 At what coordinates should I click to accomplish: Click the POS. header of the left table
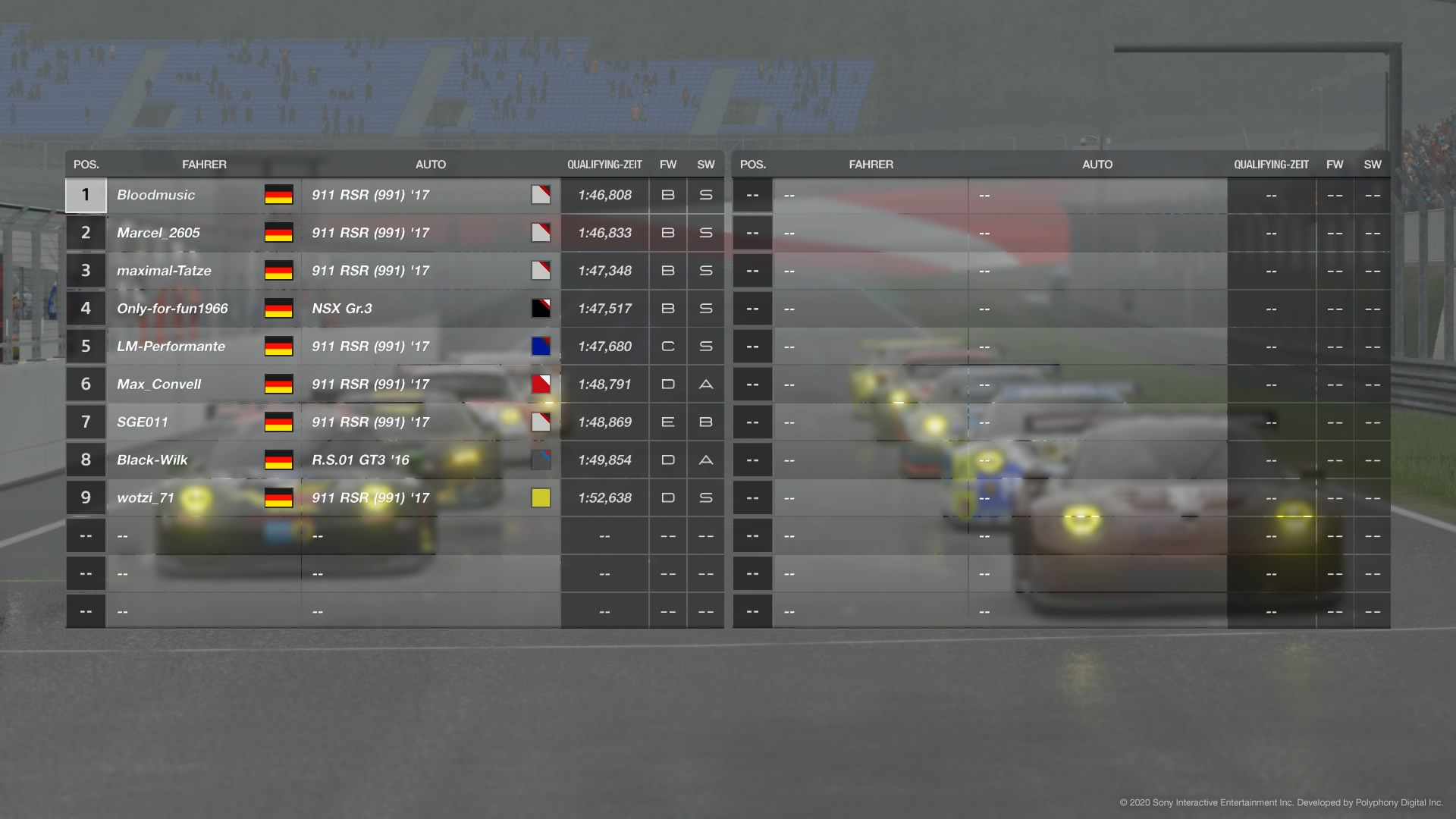[x=86, y=164]
